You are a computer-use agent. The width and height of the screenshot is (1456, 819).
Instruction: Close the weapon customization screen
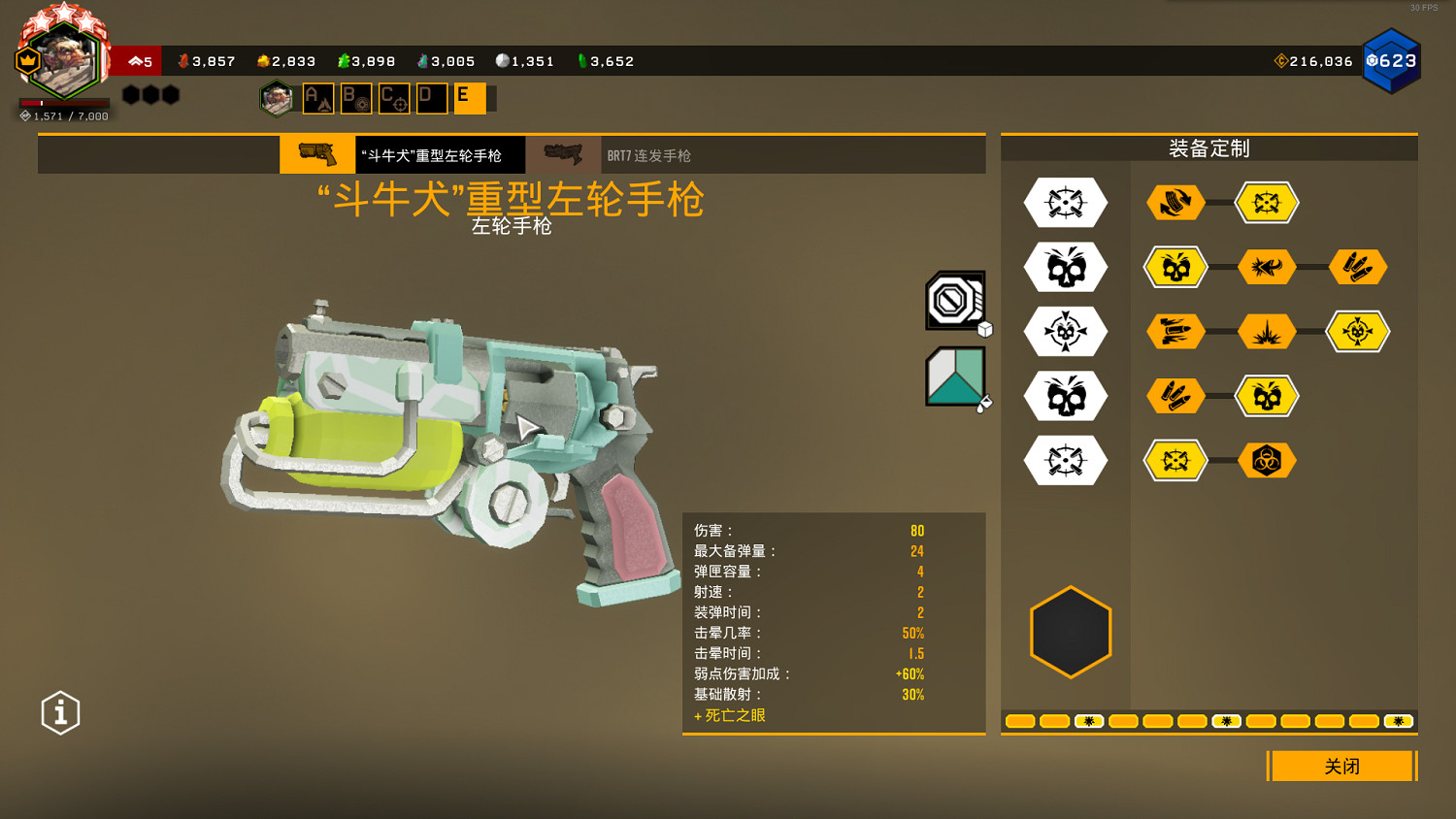click(x=1341, y=766)
